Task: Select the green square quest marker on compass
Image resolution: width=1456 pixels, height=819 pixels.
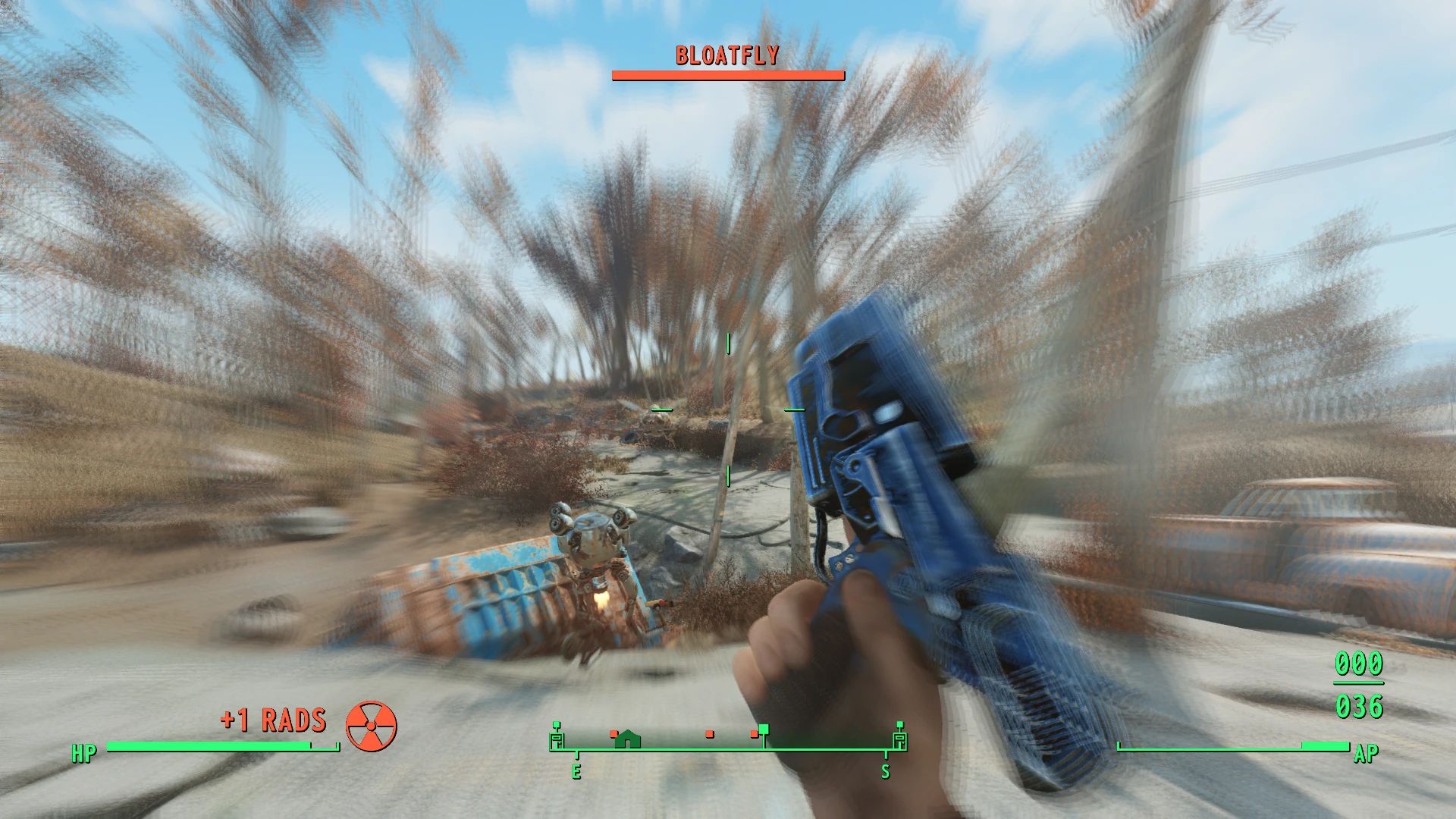Action: click(764, 730)
